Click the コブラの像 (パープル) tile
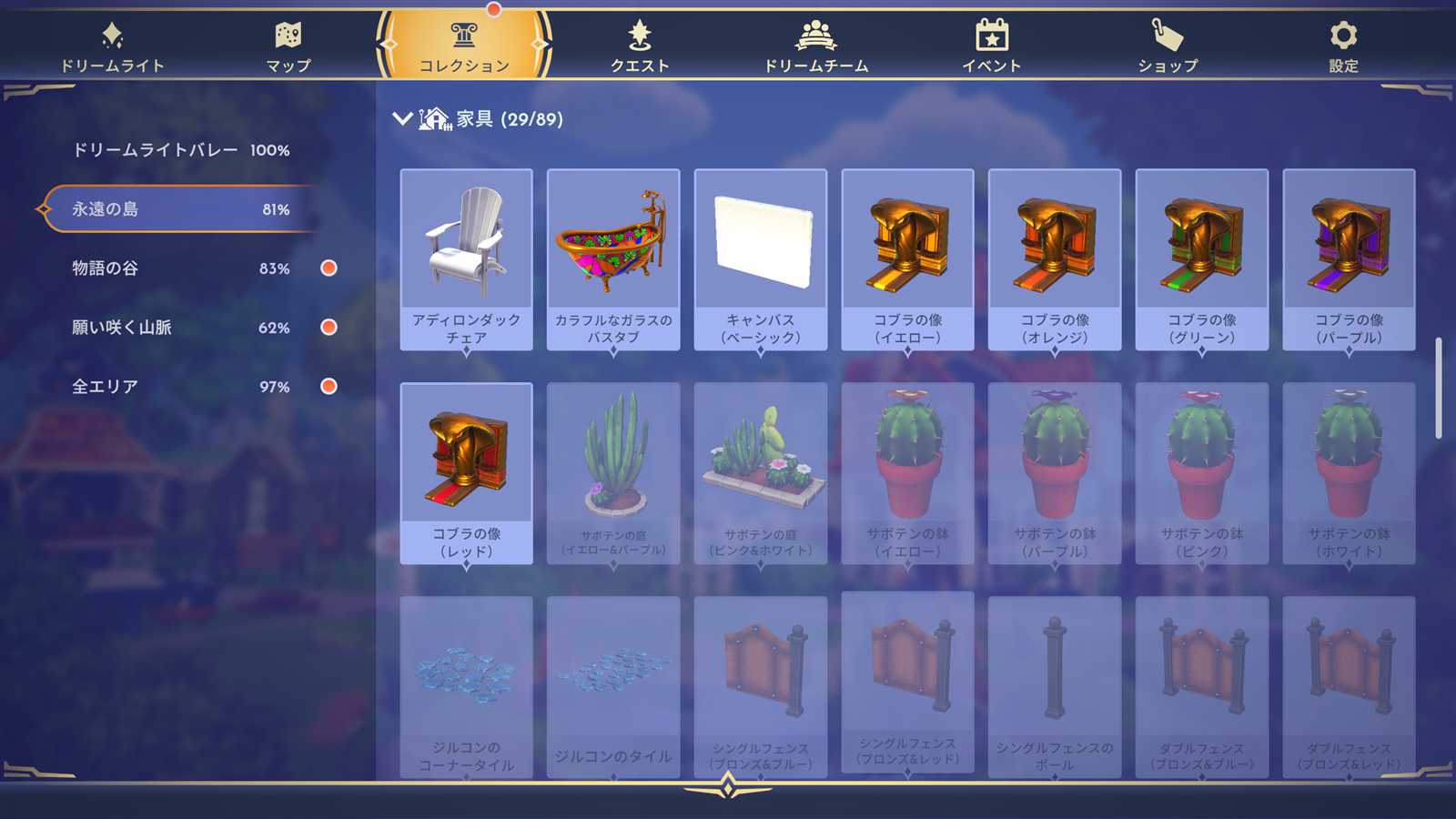The height and width of the screenshot is (819, 1456). tap(1349, 259)
